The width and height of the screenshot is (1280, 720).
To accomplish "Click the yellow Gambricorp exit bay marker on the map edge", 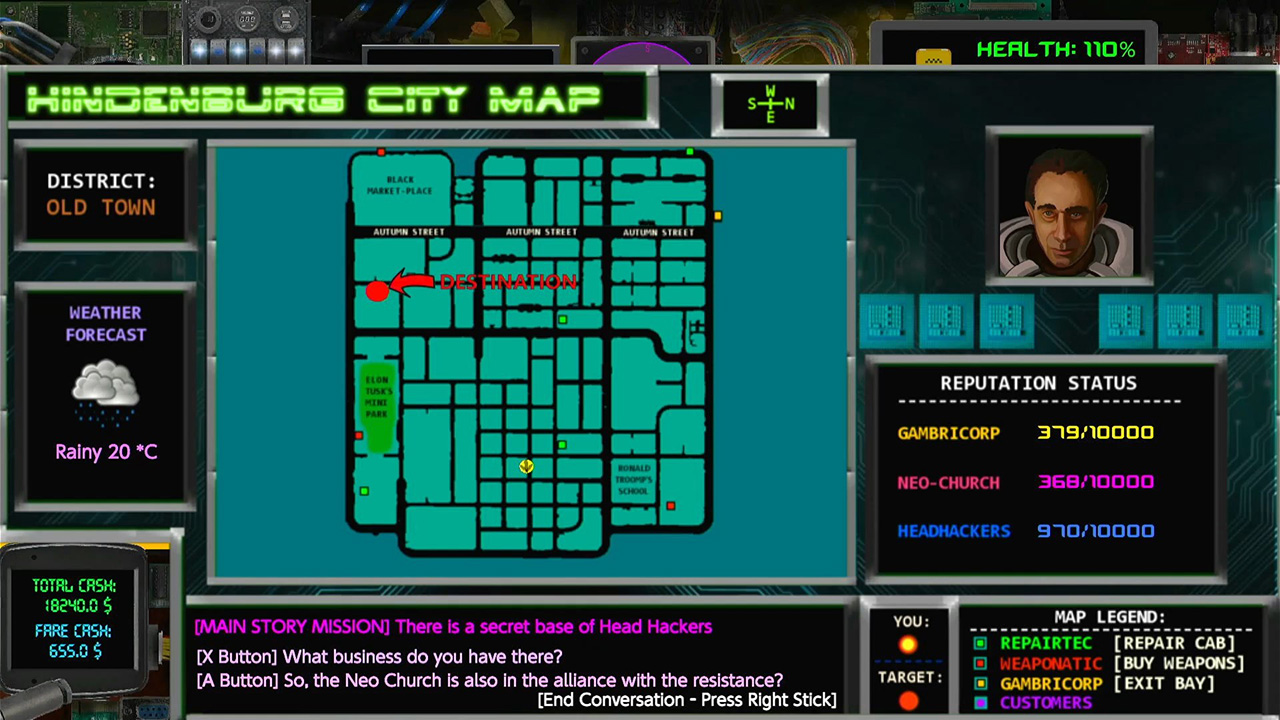I will (x=718, y=215).
